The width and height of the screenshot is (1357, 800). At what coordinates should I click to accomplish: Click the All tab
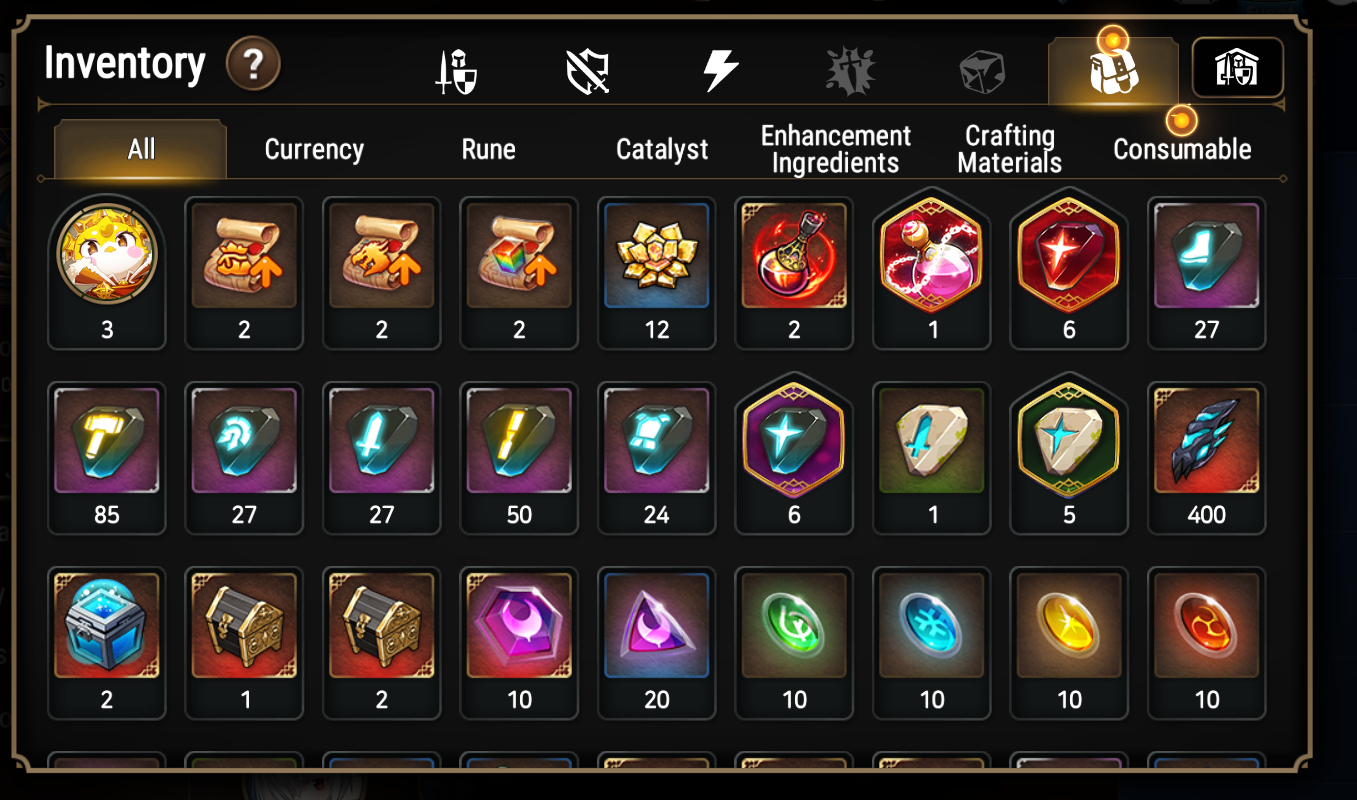point(139,148)
